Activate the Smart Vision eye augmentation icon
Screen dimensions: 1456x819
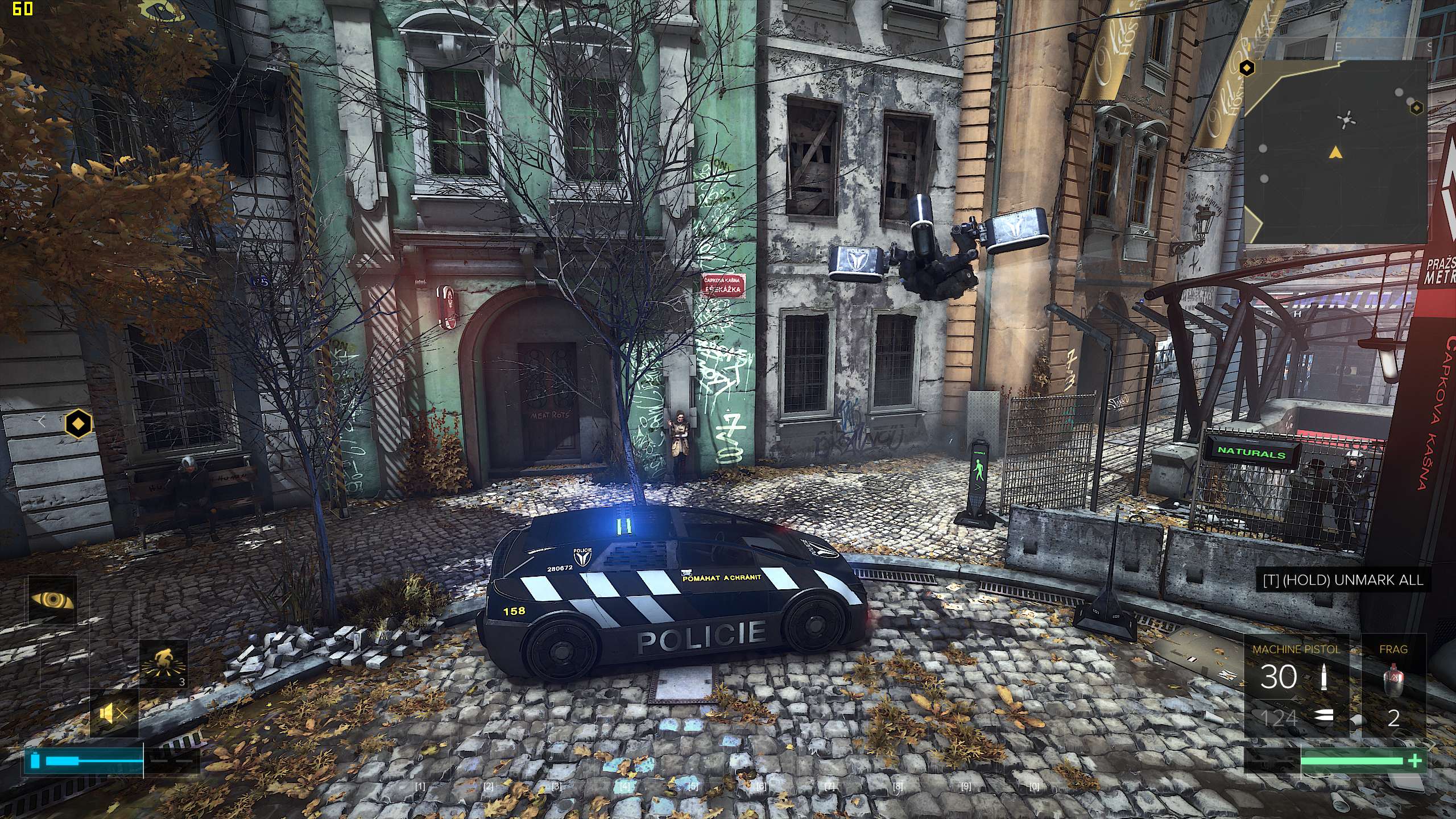(52, 599)
